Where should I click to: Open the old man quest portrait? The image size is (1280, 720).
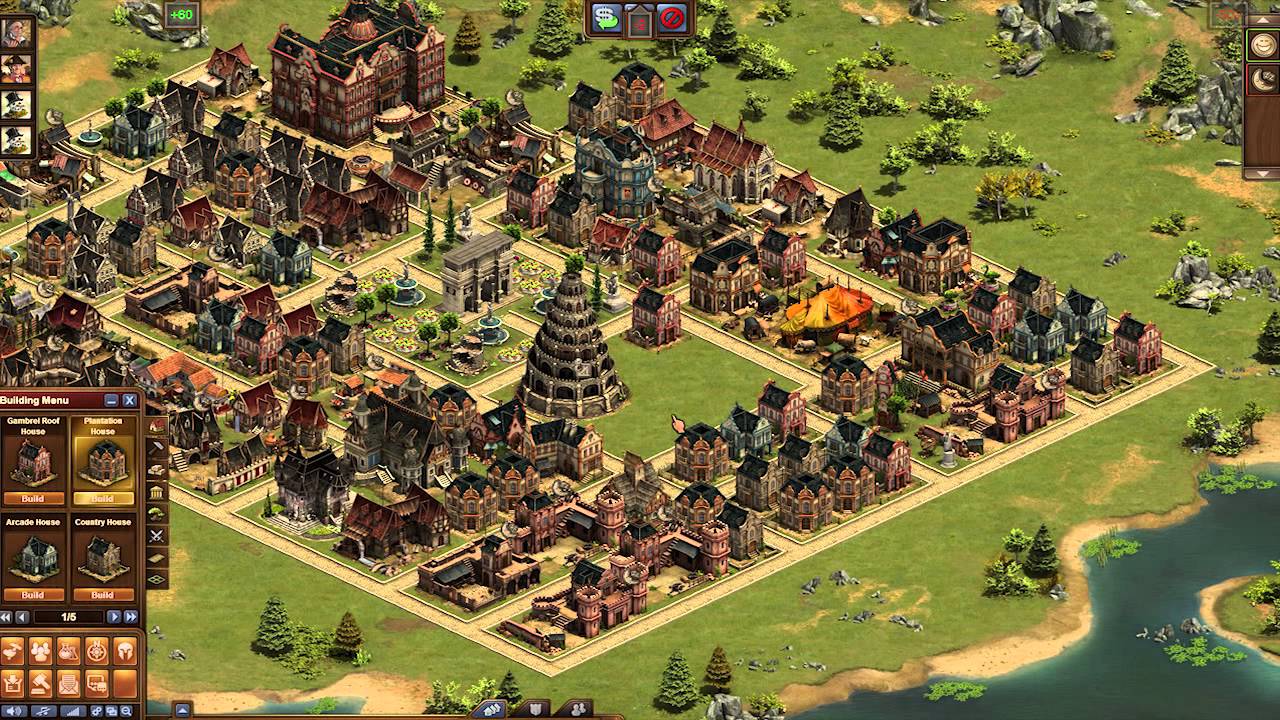tap(17, 32)
